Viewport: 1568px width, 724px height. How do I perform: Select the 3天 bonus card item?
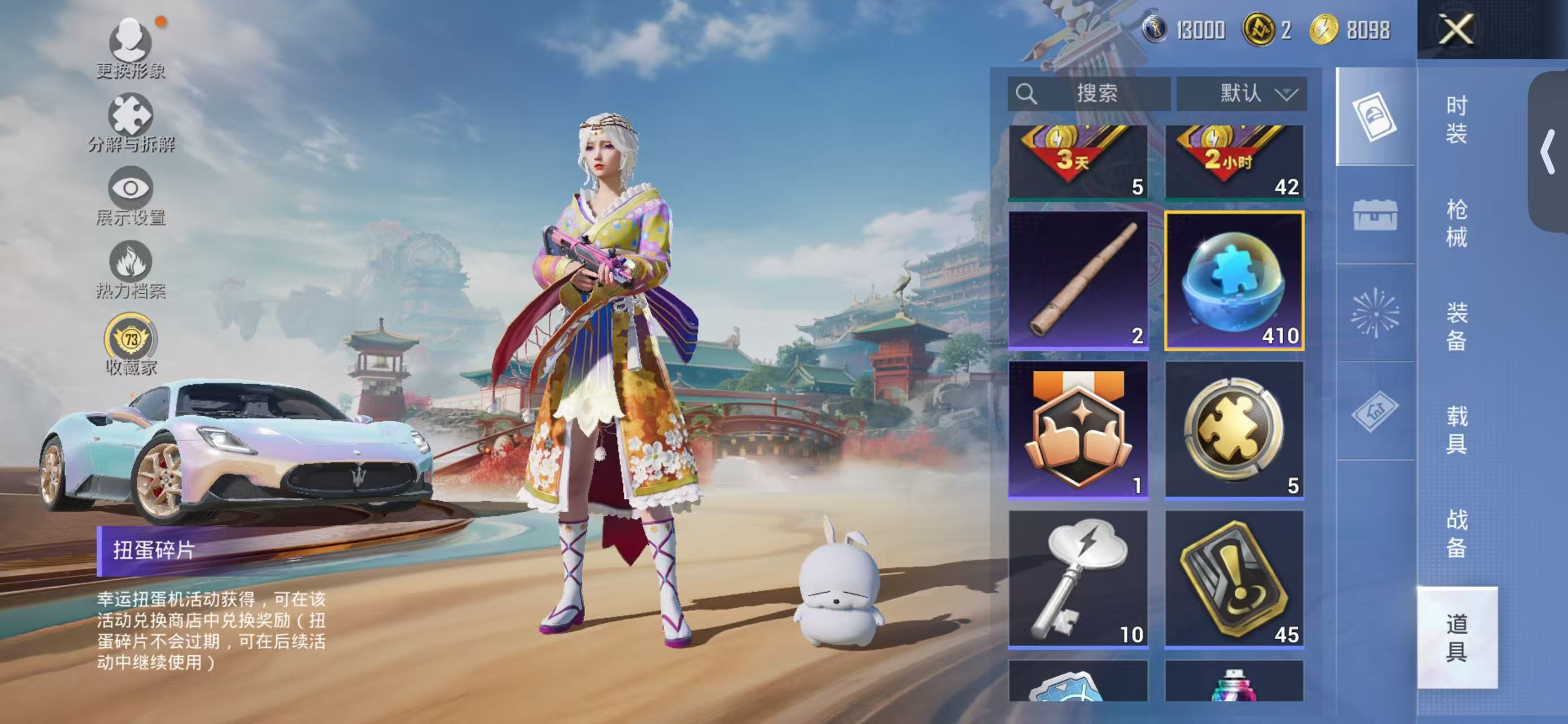(x=1078, y=162)
